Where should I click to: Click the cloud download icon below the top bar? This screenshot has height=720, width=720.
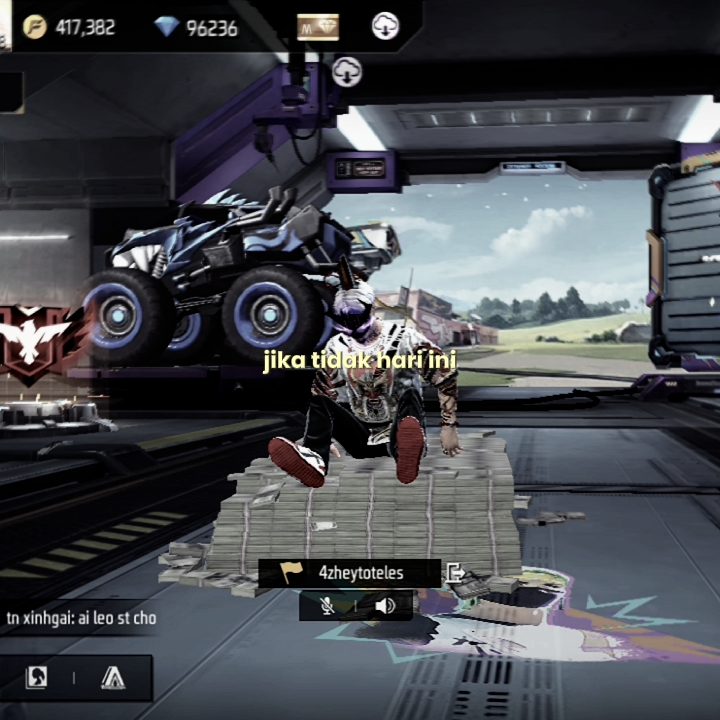pyautogui.click(x=347, y=71)
